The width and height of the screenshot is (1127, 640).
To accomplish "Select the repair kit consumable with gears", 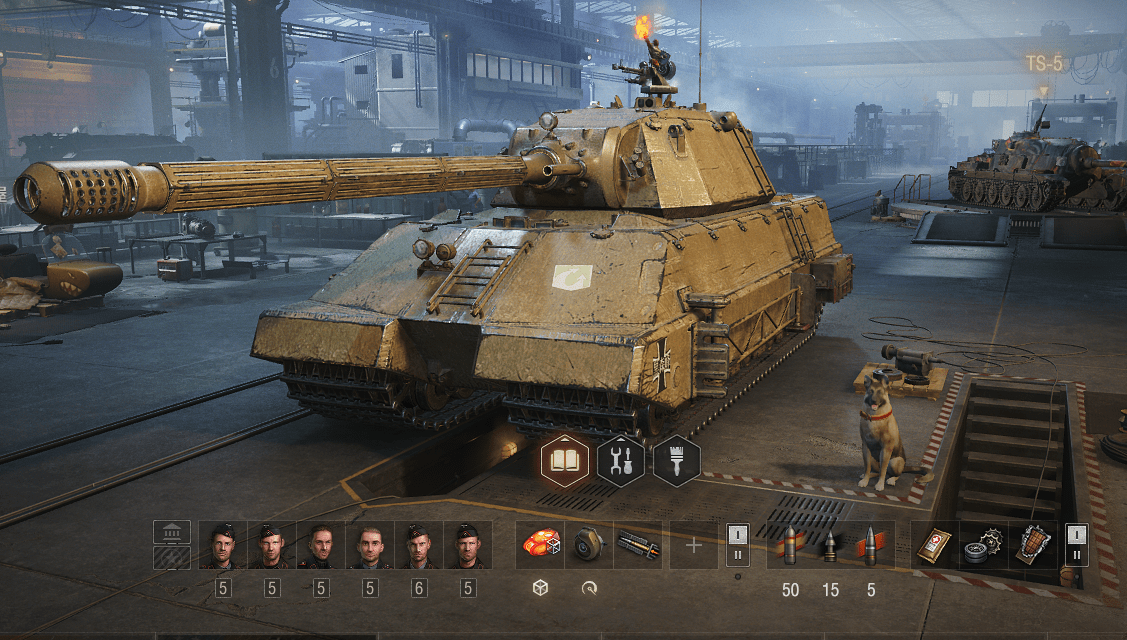I will (x=984, y=545).
